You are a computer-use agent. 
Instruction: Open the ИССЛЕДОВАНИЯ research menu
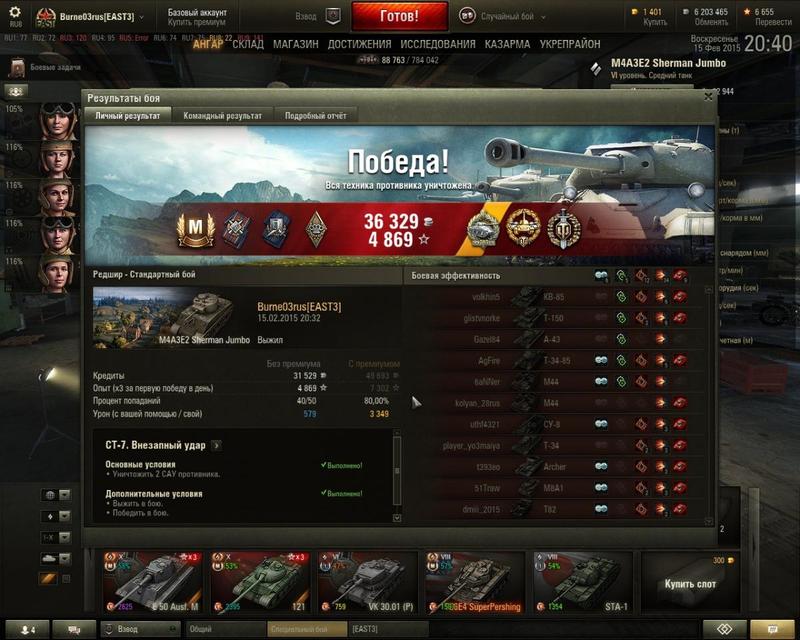point(438,45)
